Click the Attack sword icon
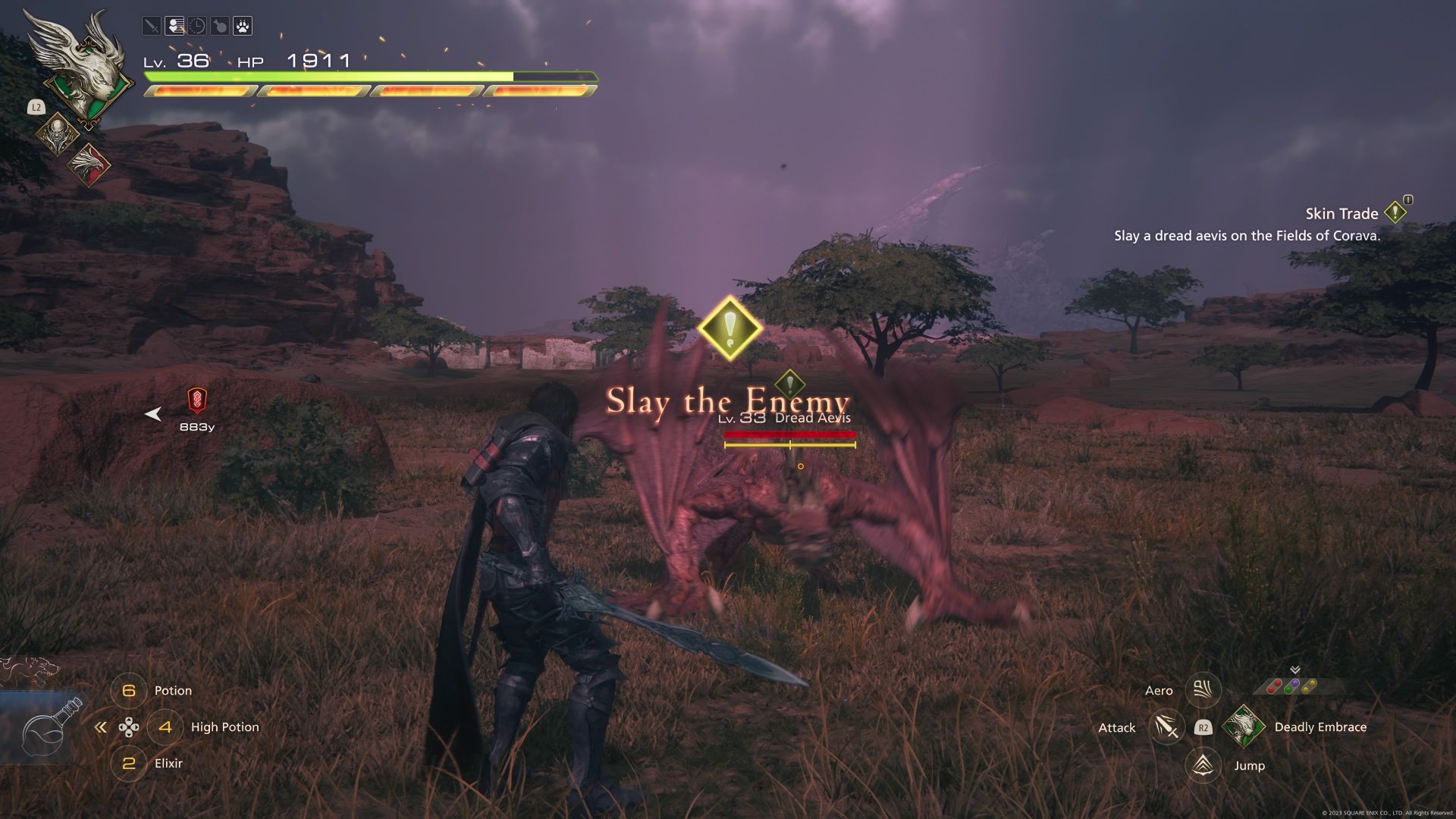The width and height of the screenshot is (1456, 819). click(1166, 727)
